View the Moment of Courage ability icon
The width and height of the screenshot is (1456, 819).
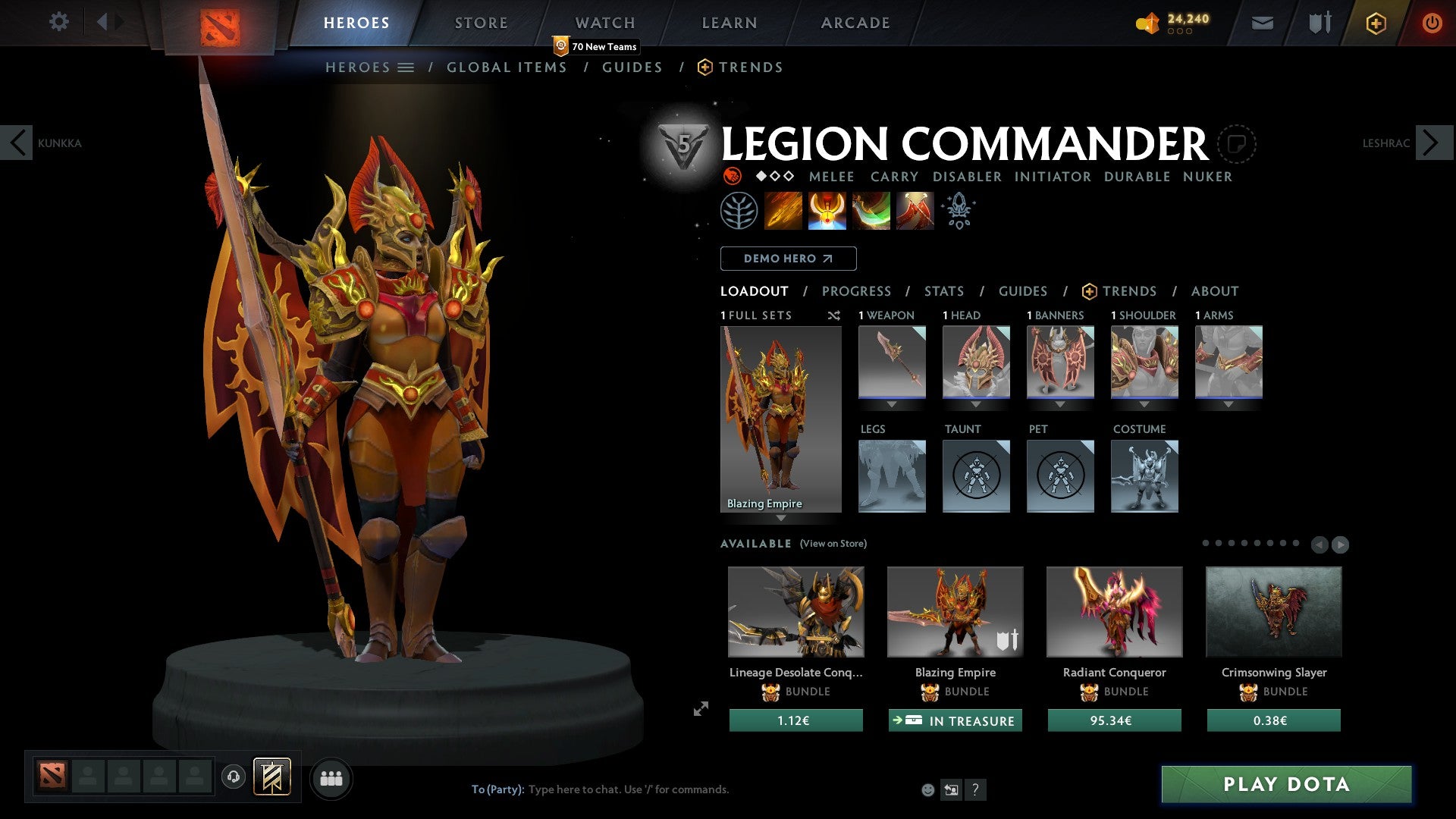tap(872, 210)
